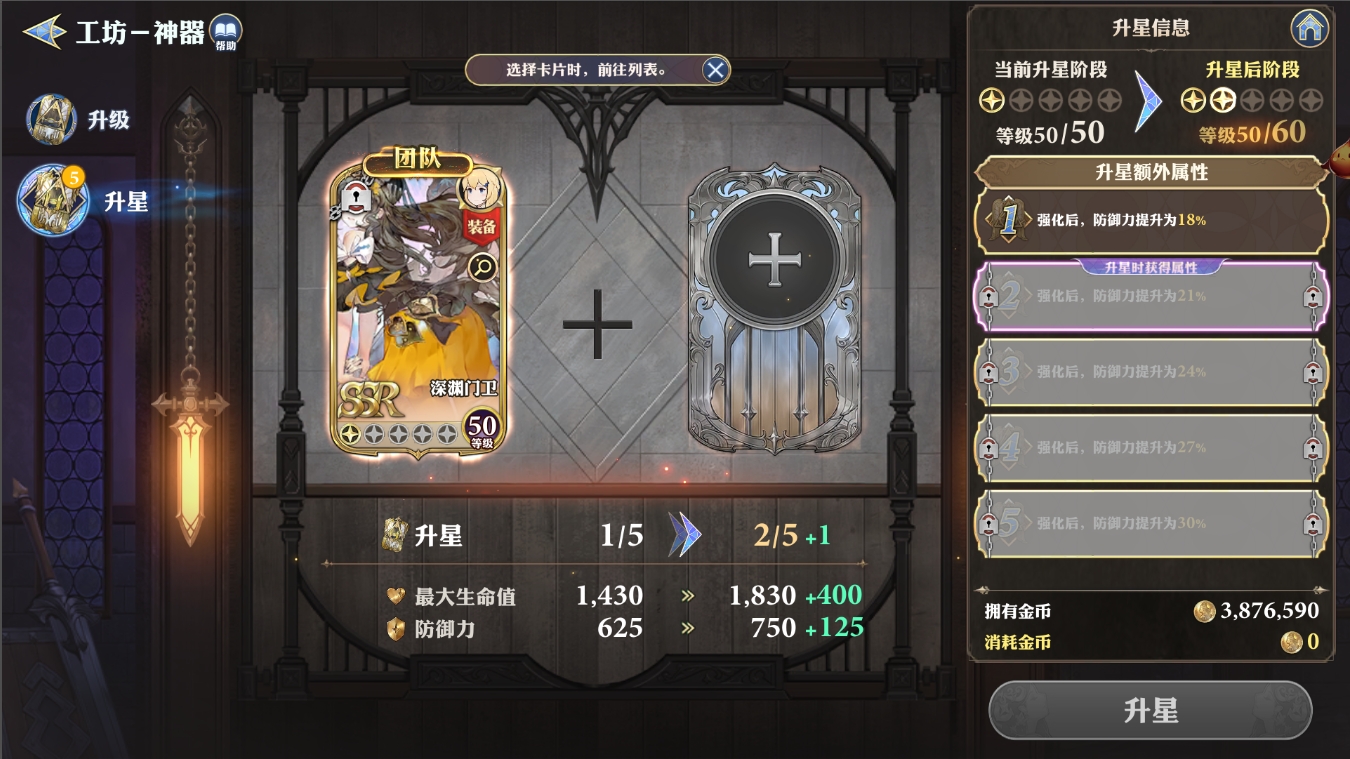The image size is (1350, 759).
Task: Return home via the house icon
Action: tap(1309, 29)
